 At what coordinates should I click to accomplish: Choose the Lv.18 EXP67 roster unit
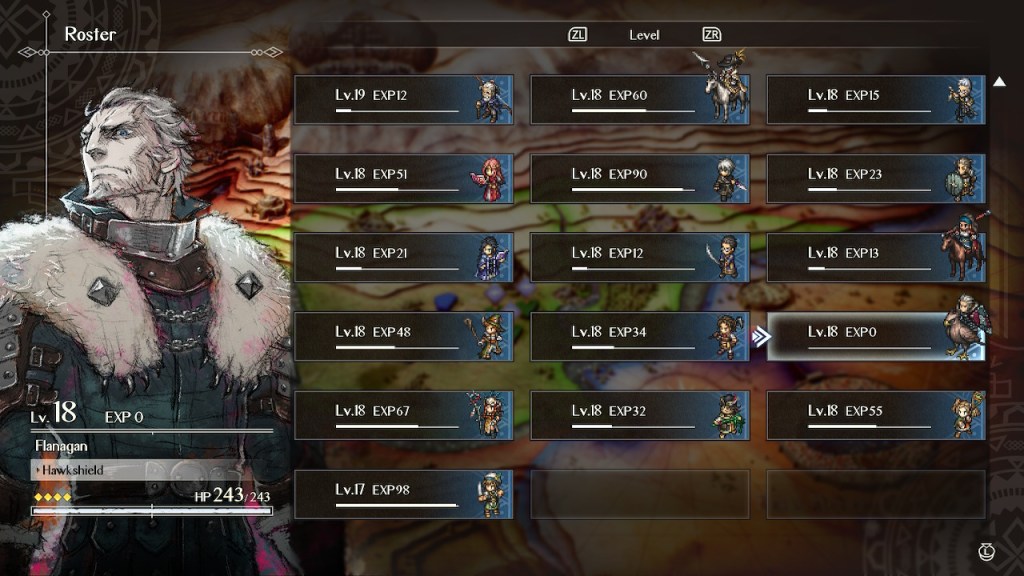click(x=403, y=416)
